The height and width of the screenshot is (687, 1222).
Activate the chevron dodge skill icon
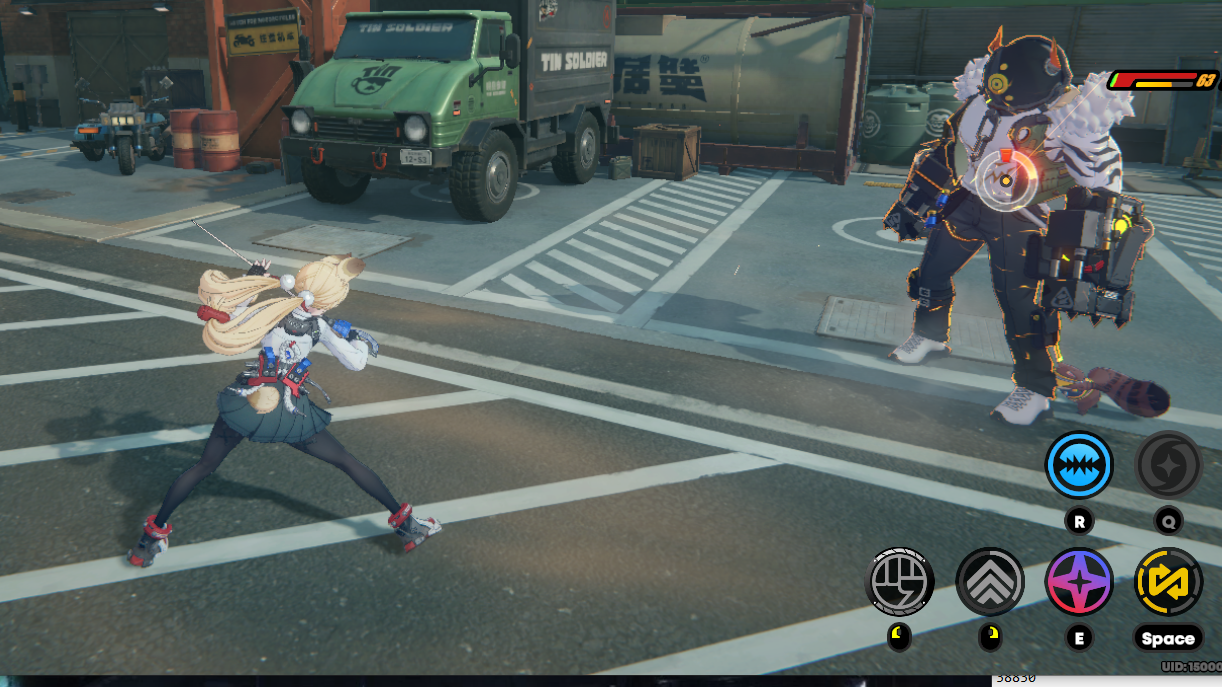click(989, 581)
